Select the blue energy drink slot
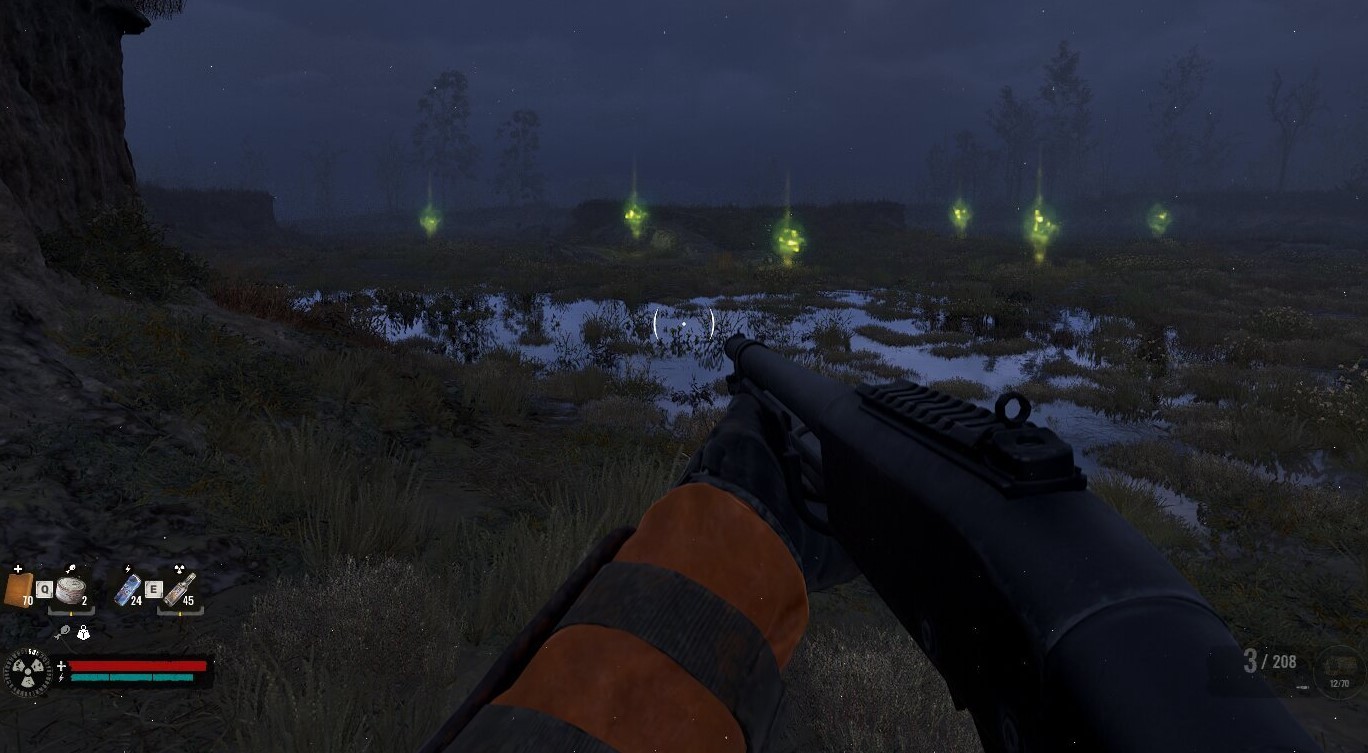This screenshot has height=753, width=1368. (x=129, y=588)
